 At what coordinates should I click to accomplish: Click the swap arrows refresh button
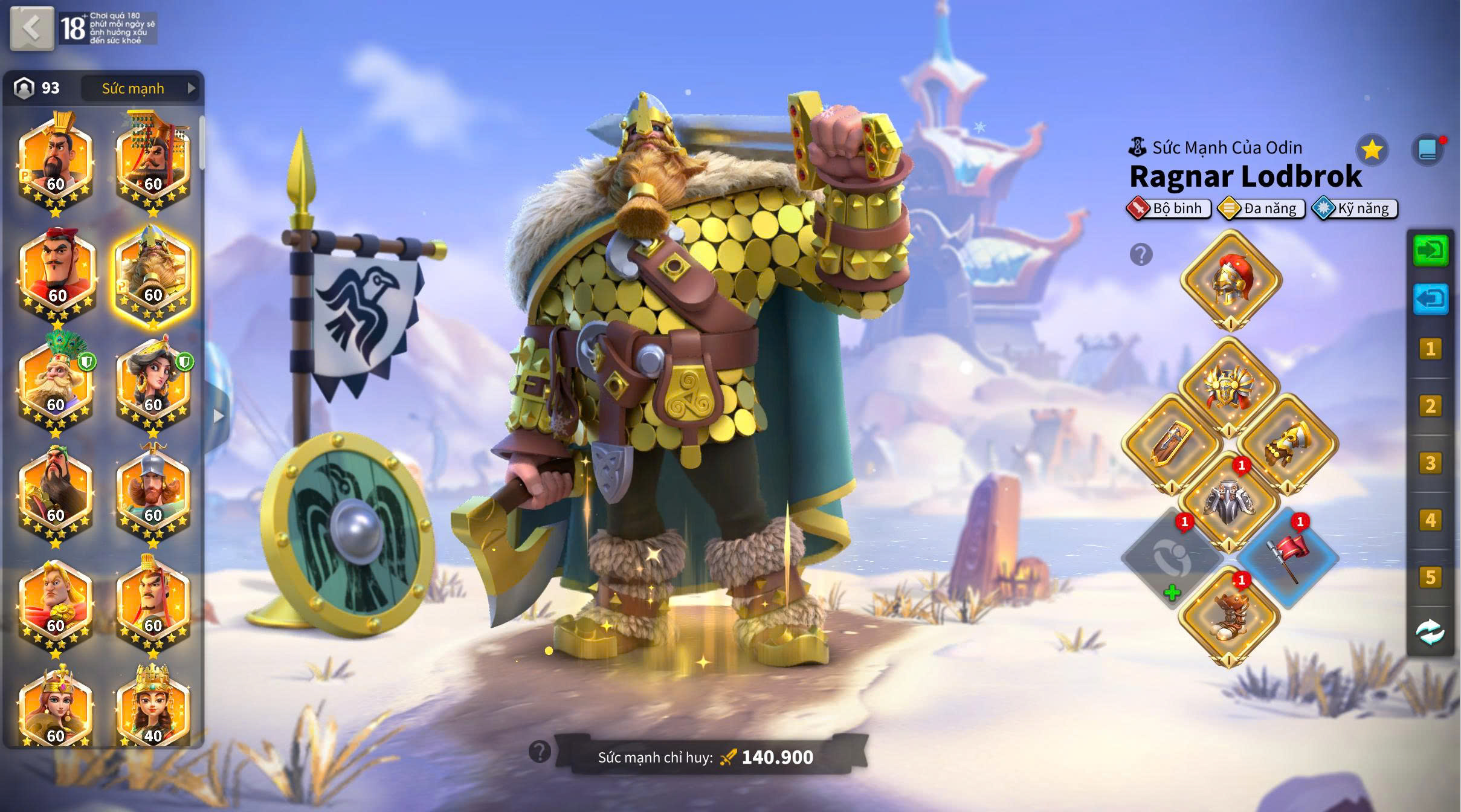1430,632
